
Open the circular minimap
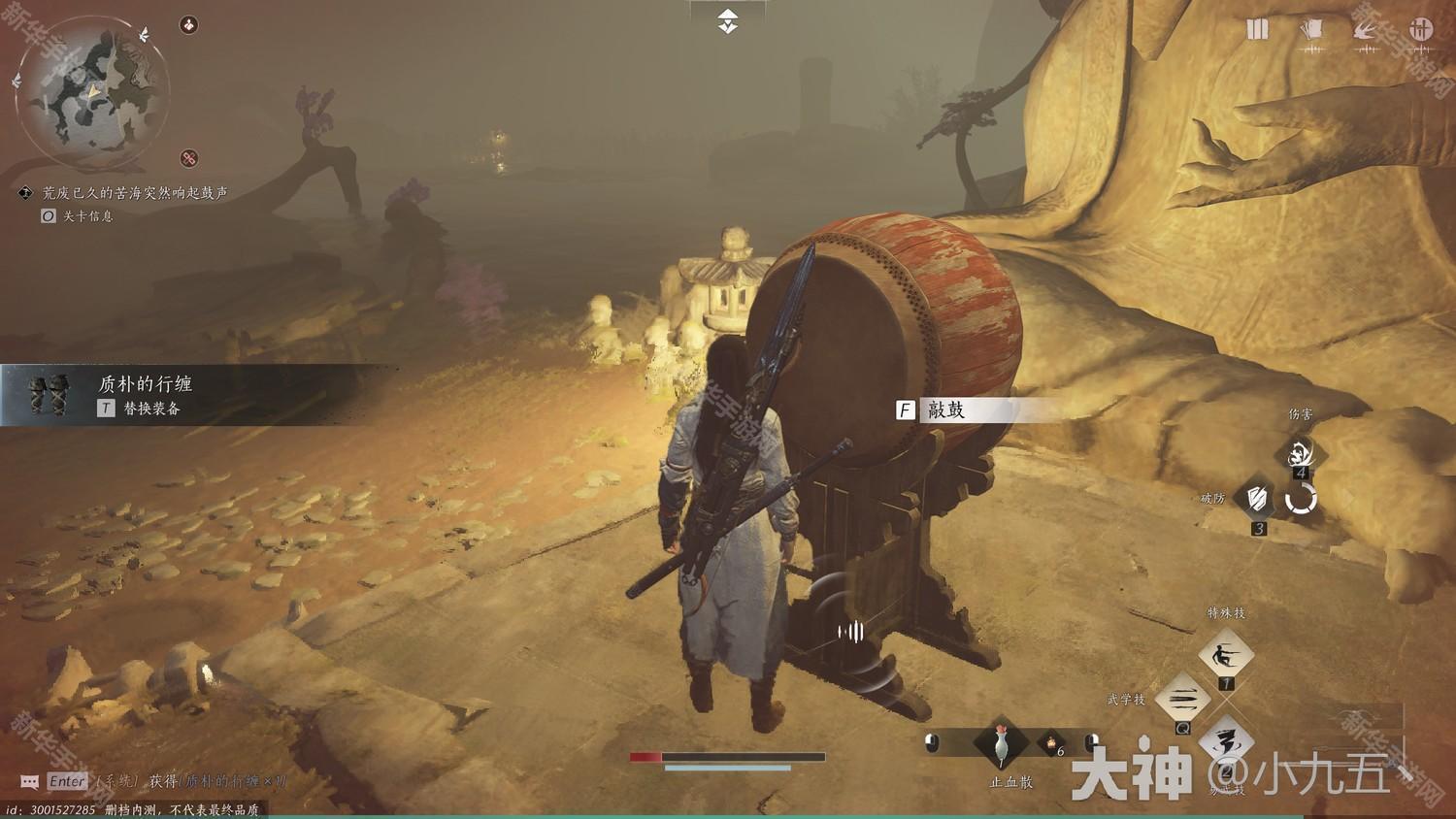[94, 94]
